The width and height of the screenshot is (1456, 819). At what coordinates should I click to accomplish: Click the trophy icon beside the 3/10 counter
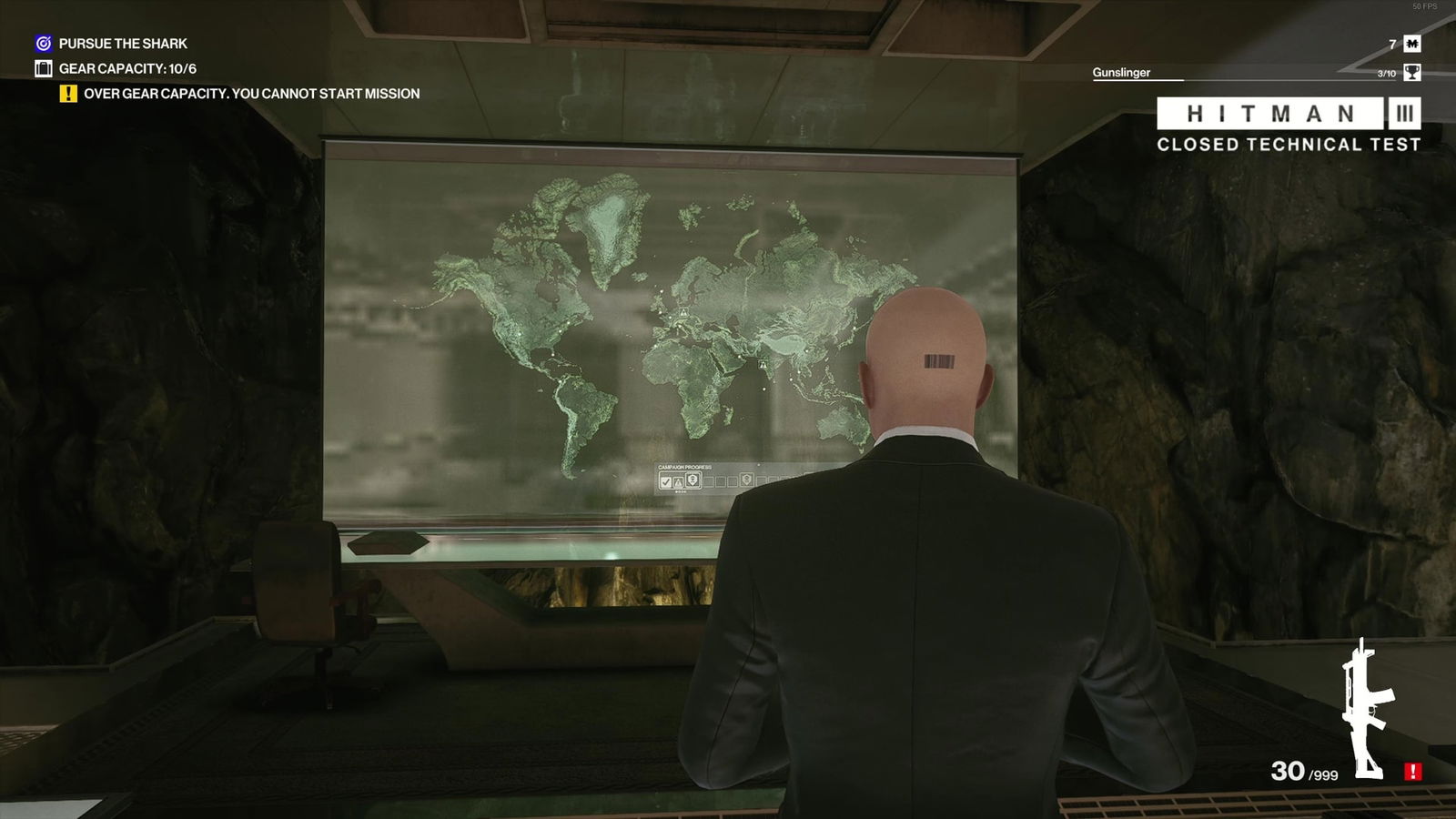click(x=1410, y=73)
